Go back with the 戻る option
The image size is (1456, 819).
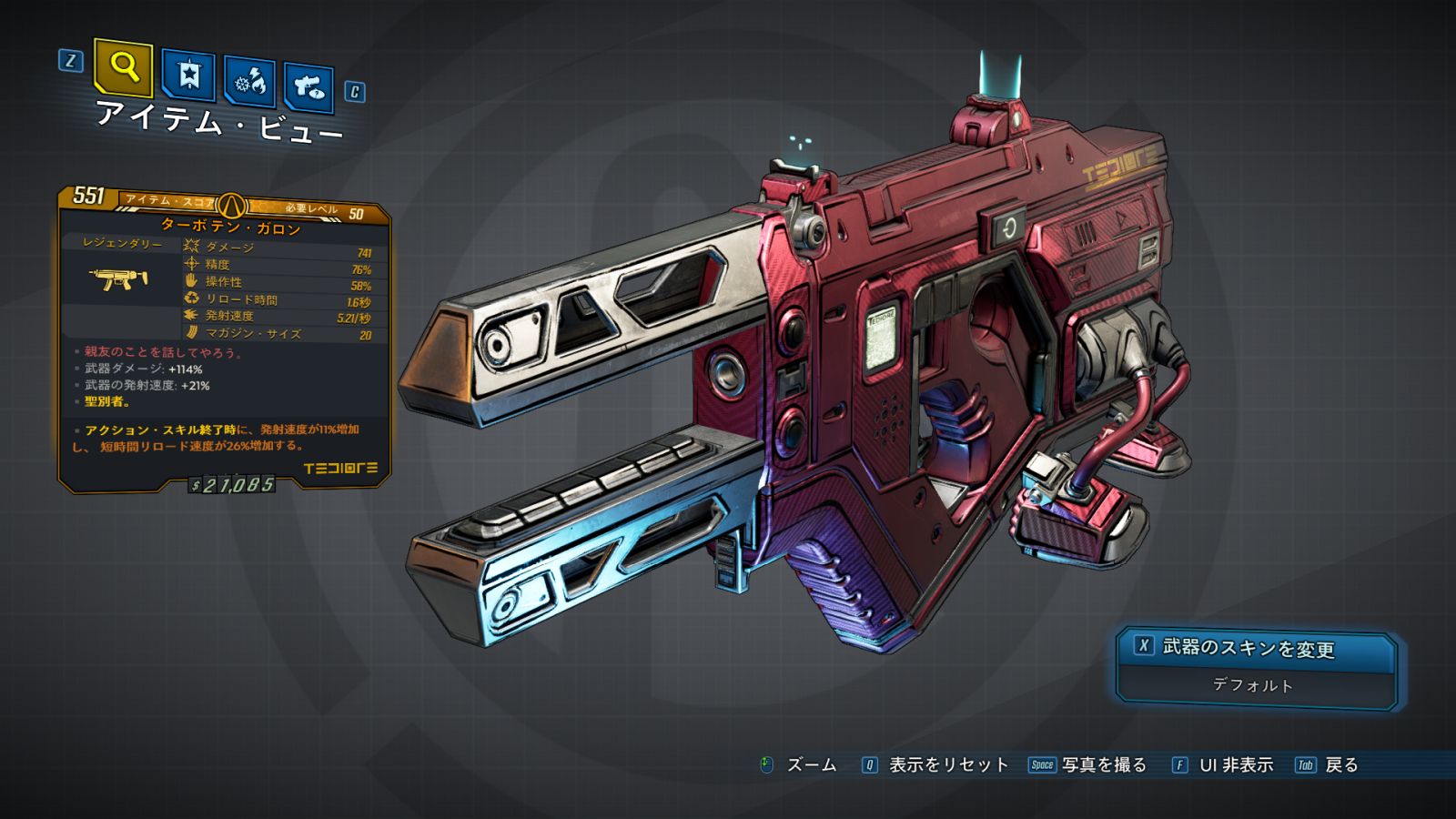(x=1340, y=765)
